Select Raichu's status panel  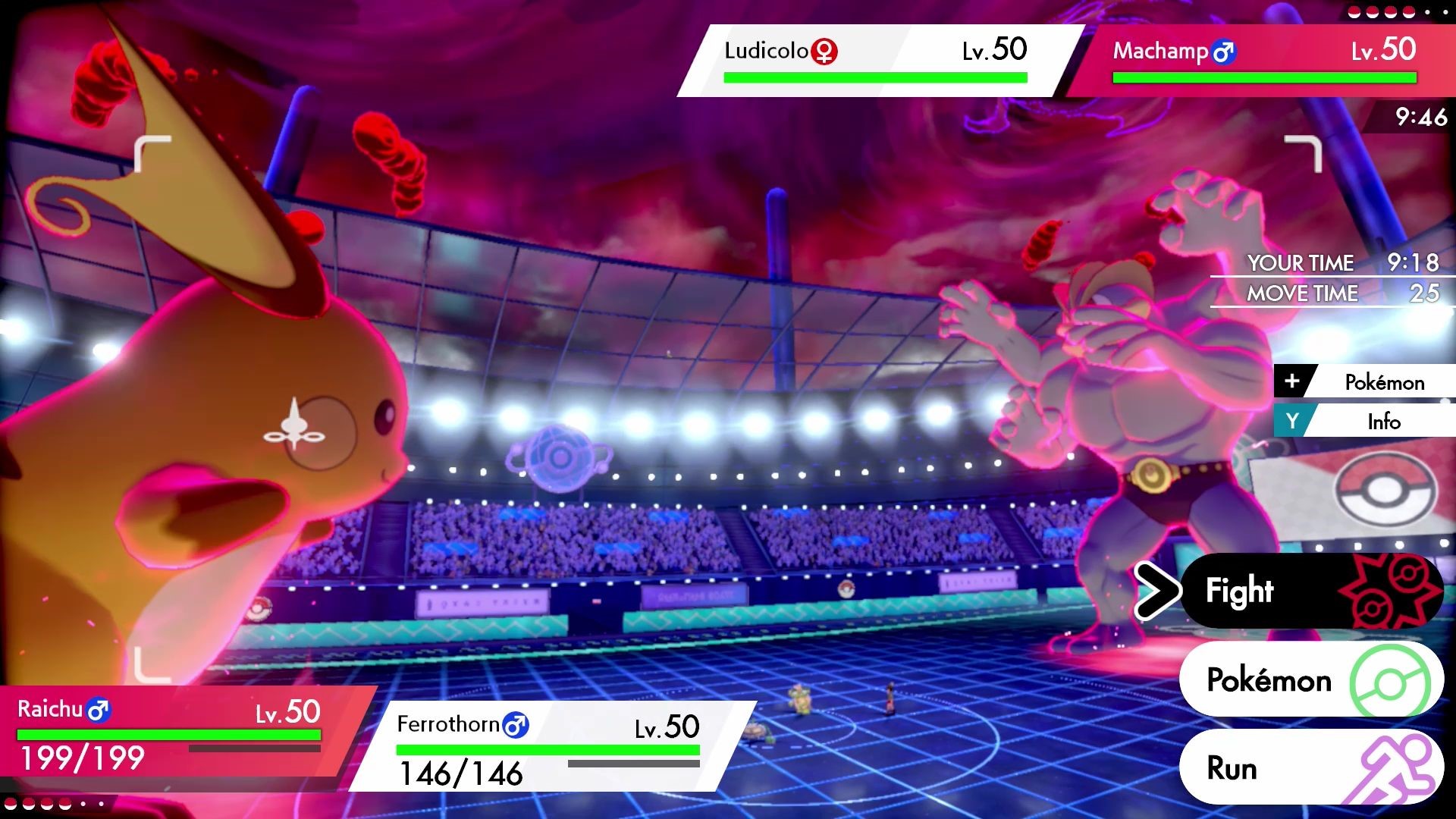[x=174, y=732]
